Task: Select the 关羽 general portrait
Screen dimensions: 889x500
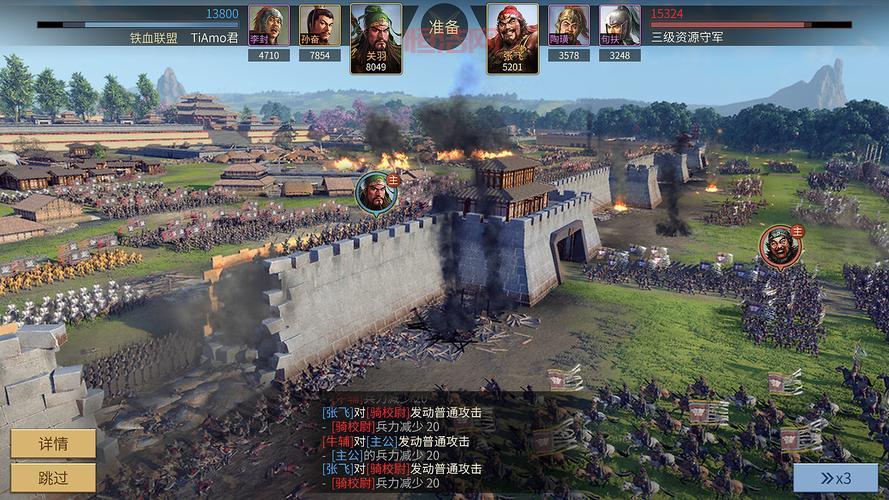Action: (x=375, y=37)
